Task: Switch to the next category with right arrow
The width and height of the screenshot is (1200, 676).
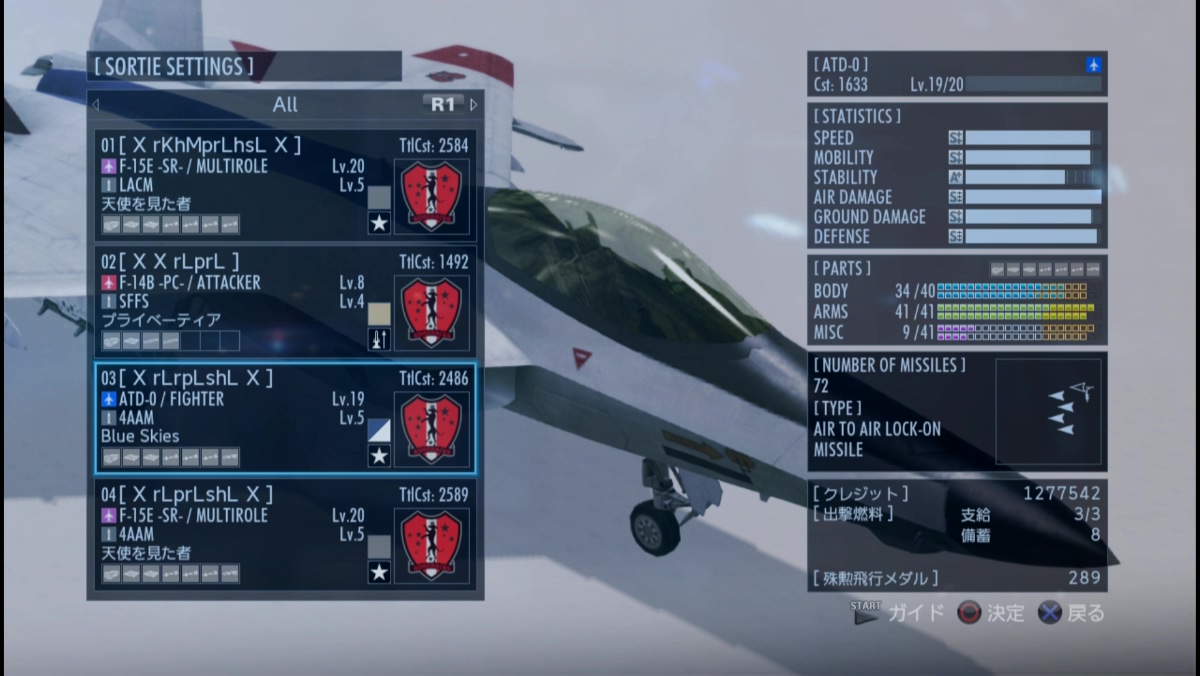Action: tap(474, 104)
